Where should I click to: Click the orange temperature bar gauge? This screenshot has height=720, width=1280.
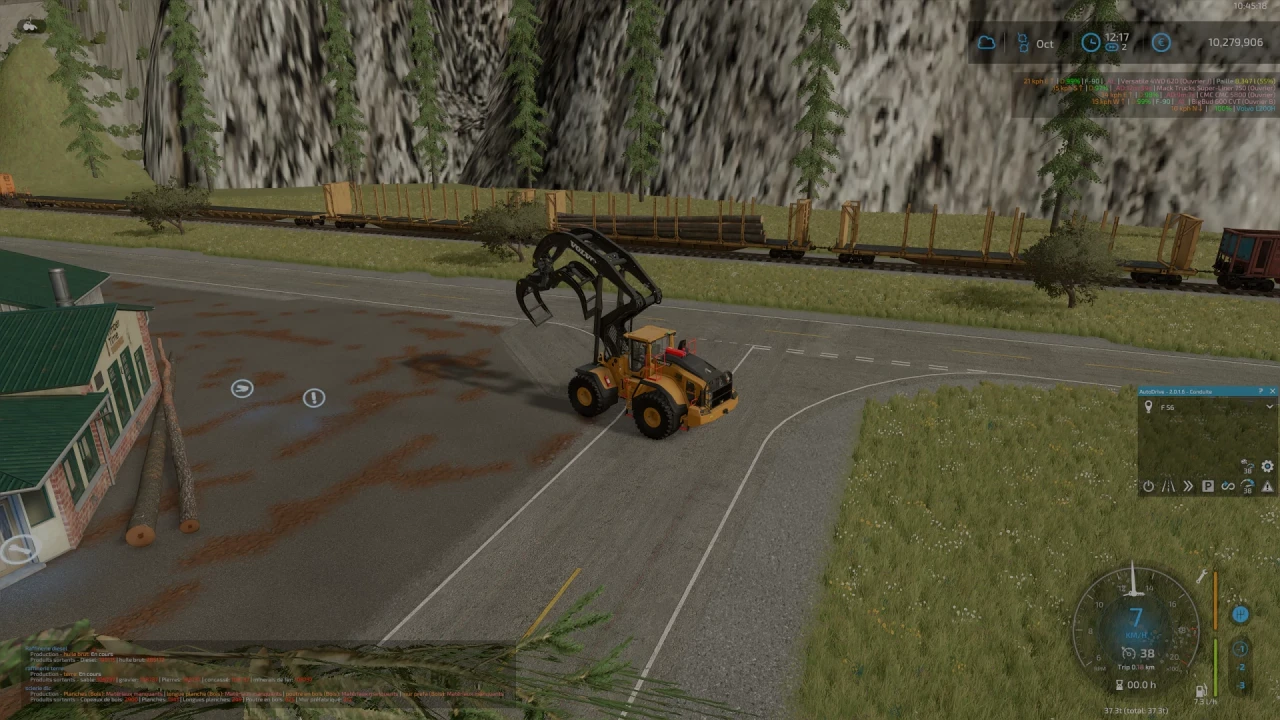tap(1215, 600)
